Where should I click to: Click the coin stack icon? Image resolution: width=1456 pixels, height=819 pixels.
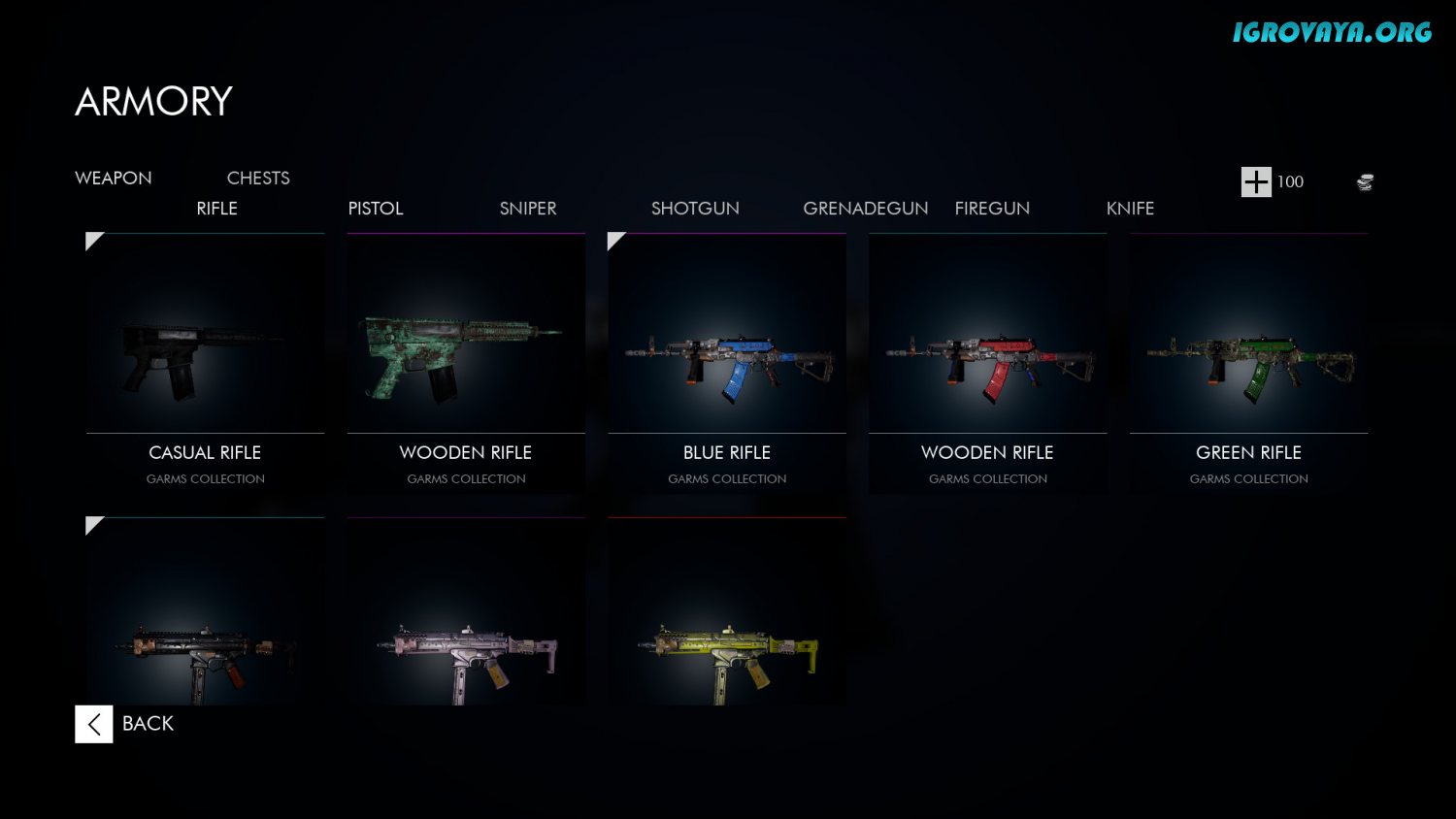1365,181
